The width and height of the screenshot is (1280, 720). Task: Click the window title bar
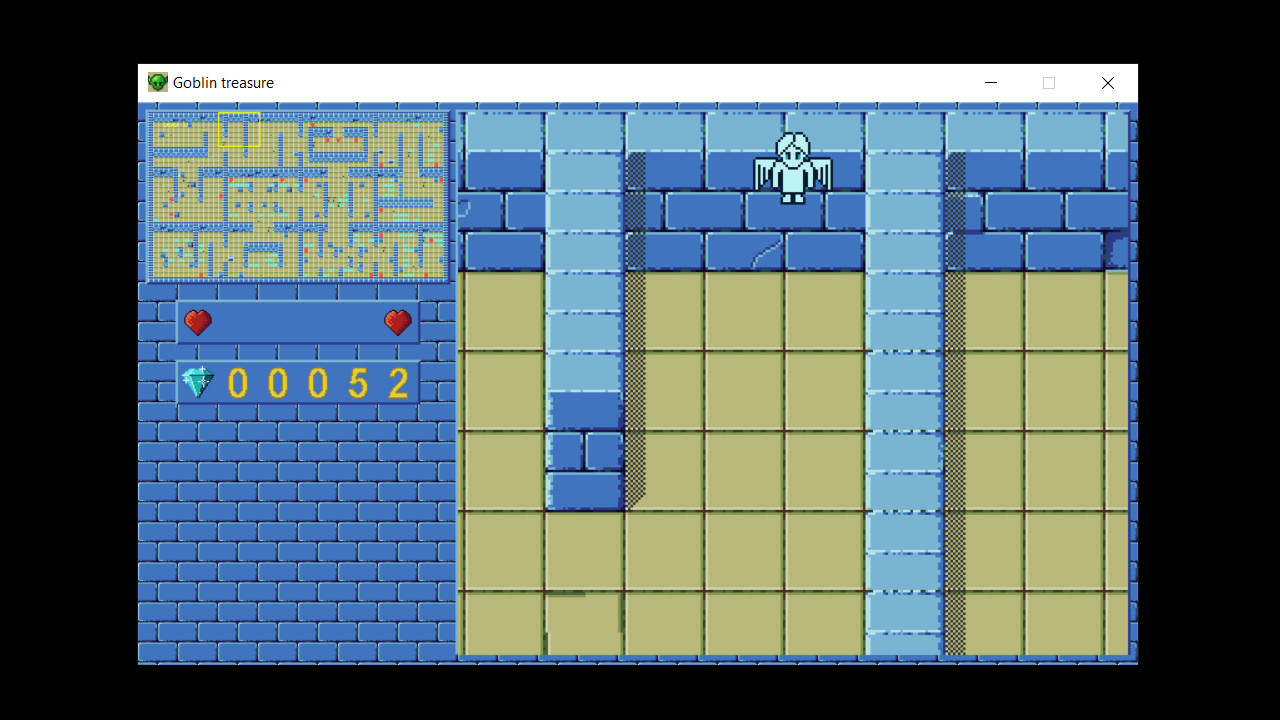pos(600,82)
